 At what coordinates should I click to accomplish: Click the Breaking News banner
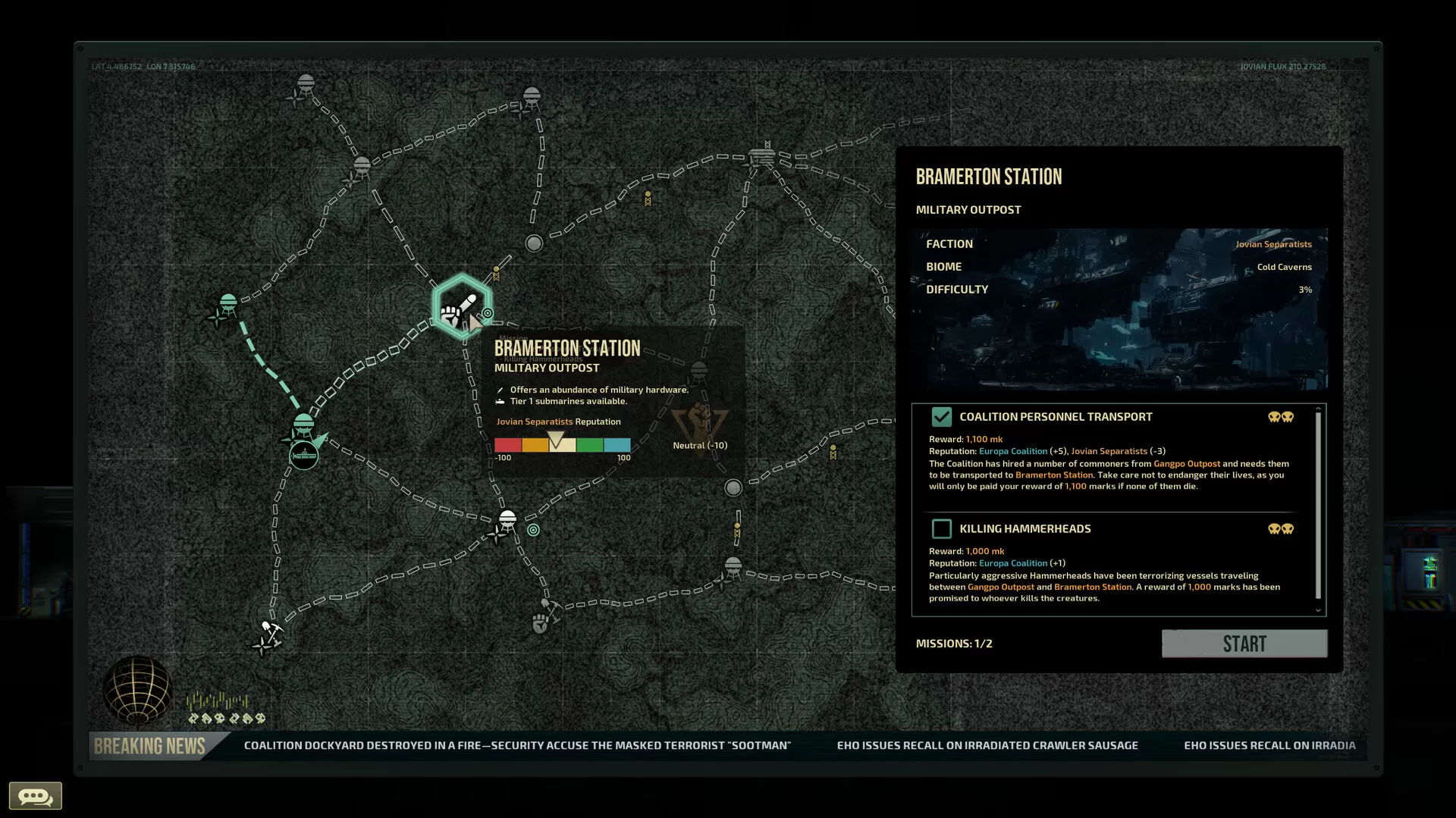pyautogui.click(x=152, y=745)
